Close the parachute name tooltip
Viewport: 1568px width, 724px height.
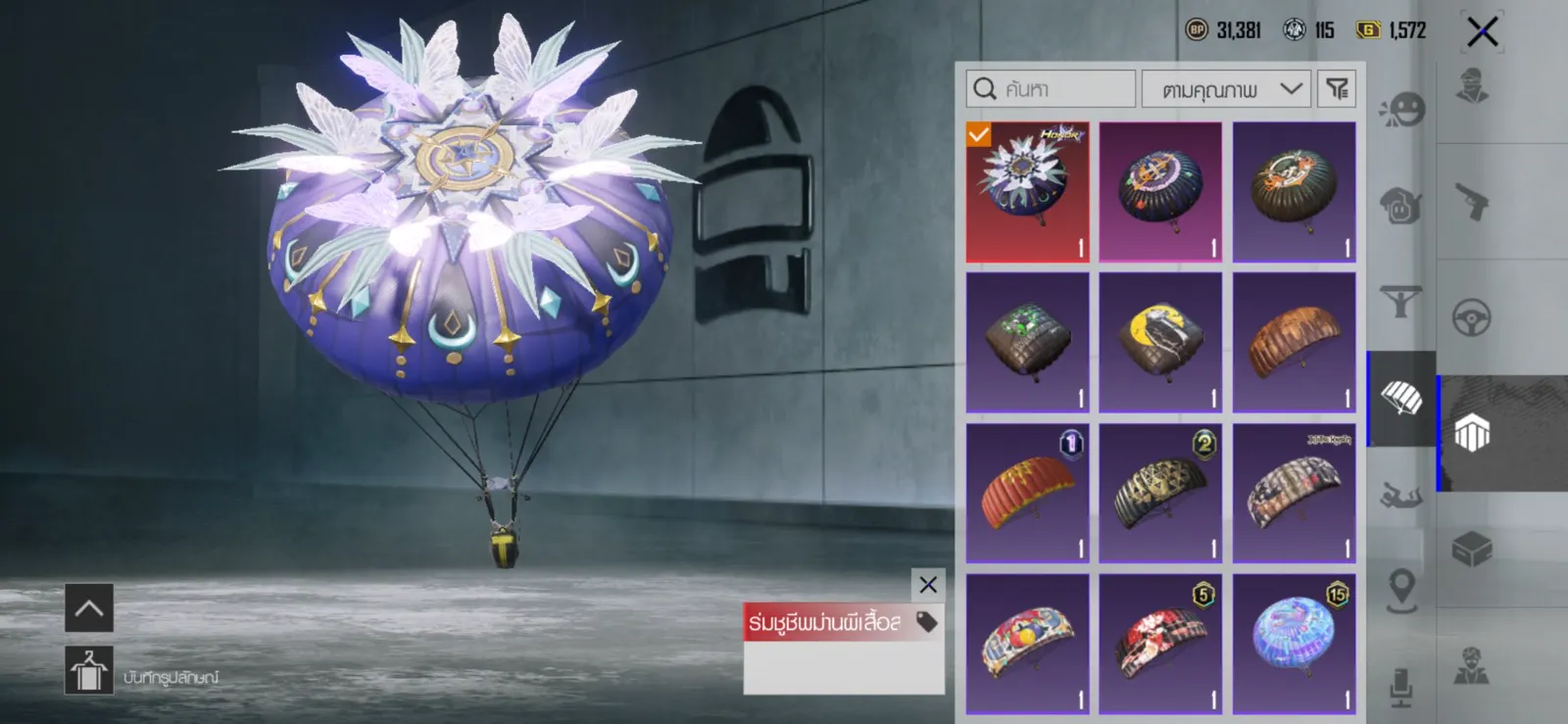[x=928, y=586]
